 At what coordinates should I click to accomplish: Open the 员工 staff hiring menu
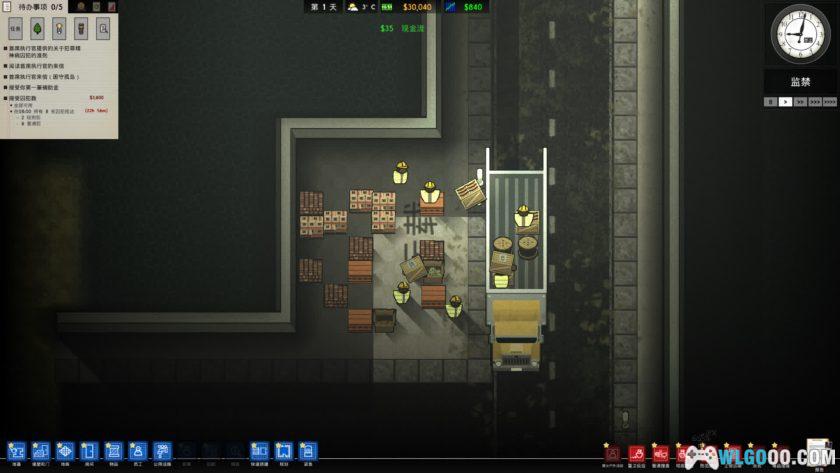tap(138, 452)
